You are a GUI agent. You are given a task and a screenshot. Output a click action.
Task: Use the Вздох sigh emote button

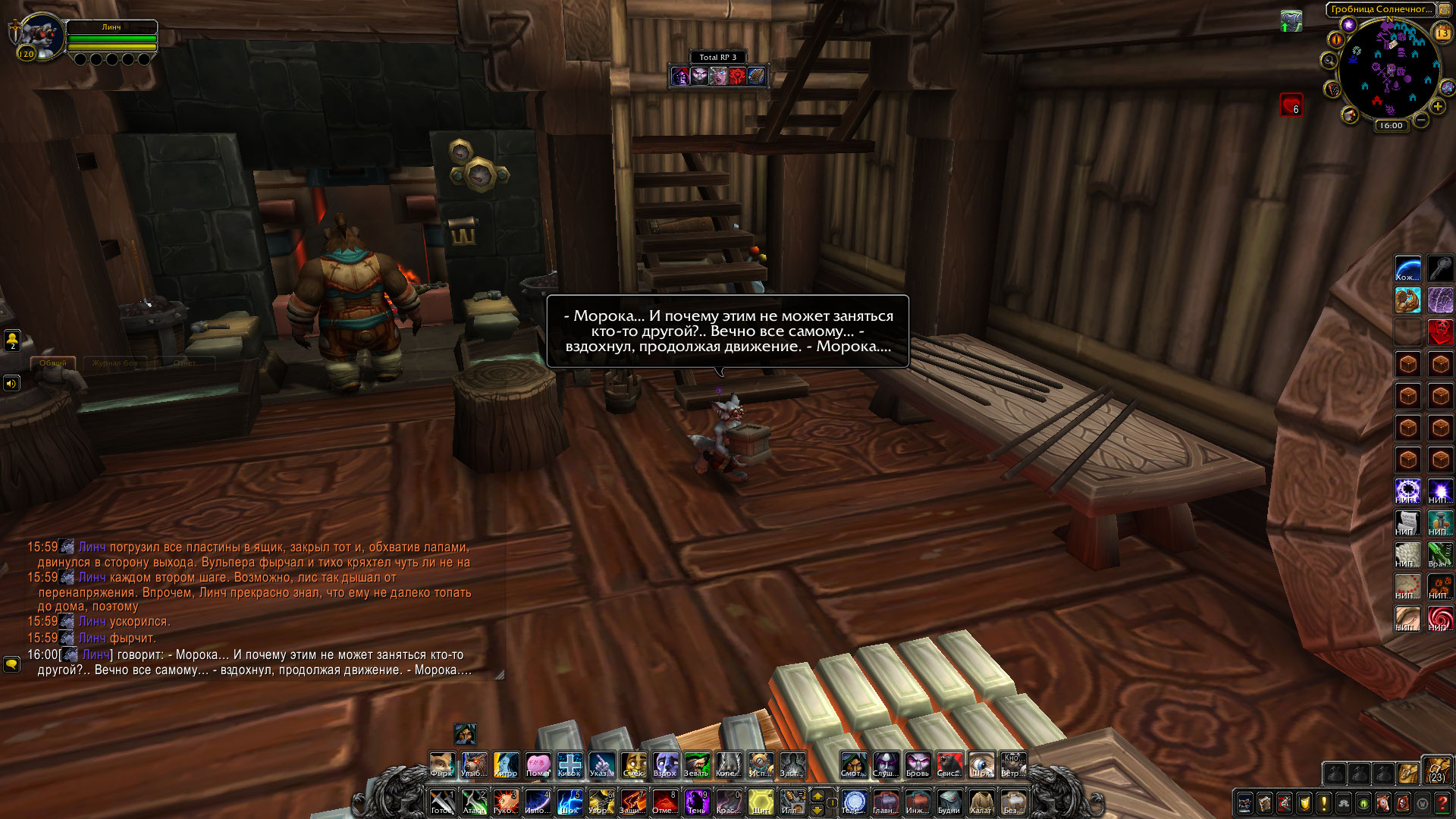click(x=665, y=764)
